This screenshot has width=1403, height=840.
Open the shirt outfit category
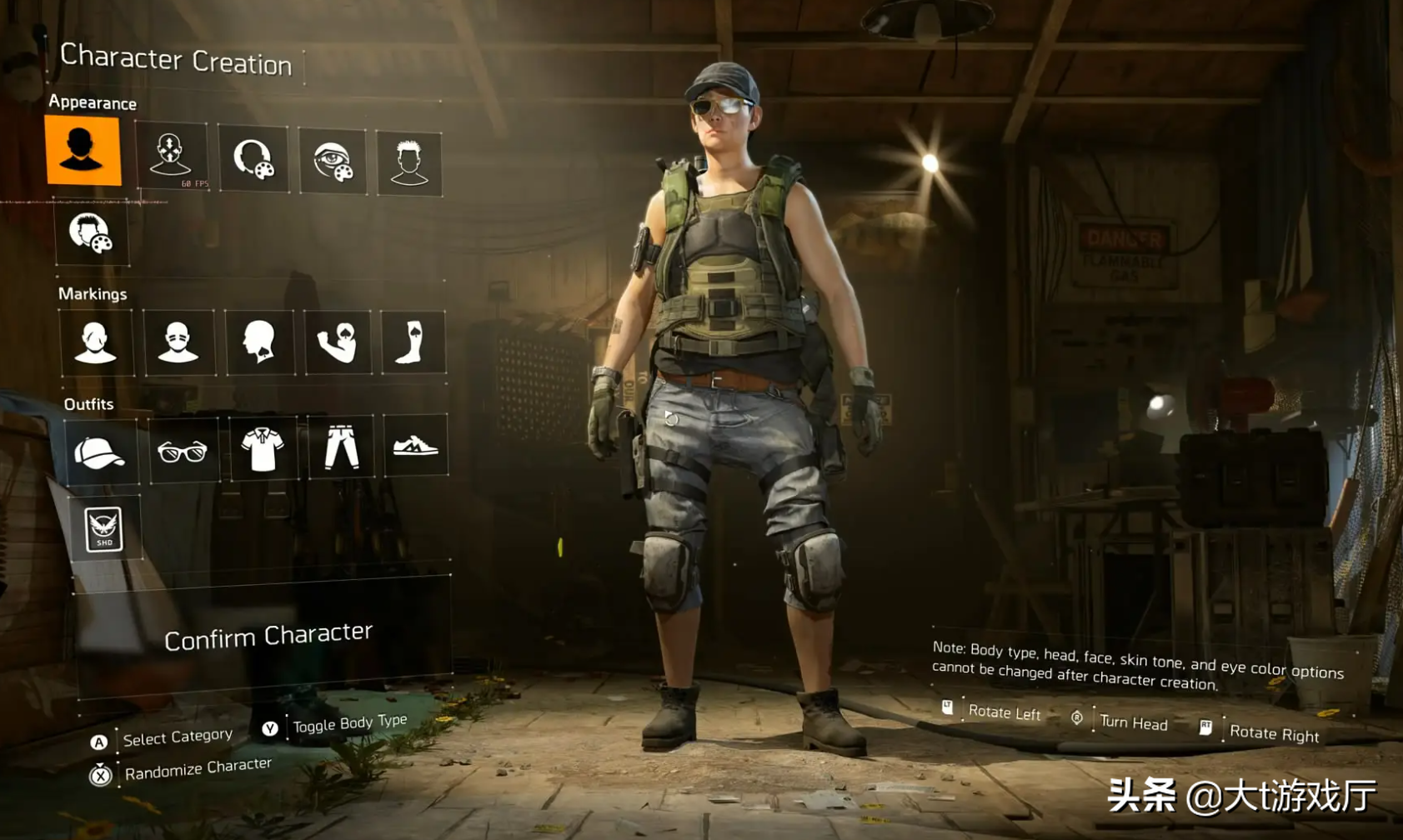point(263,448)
